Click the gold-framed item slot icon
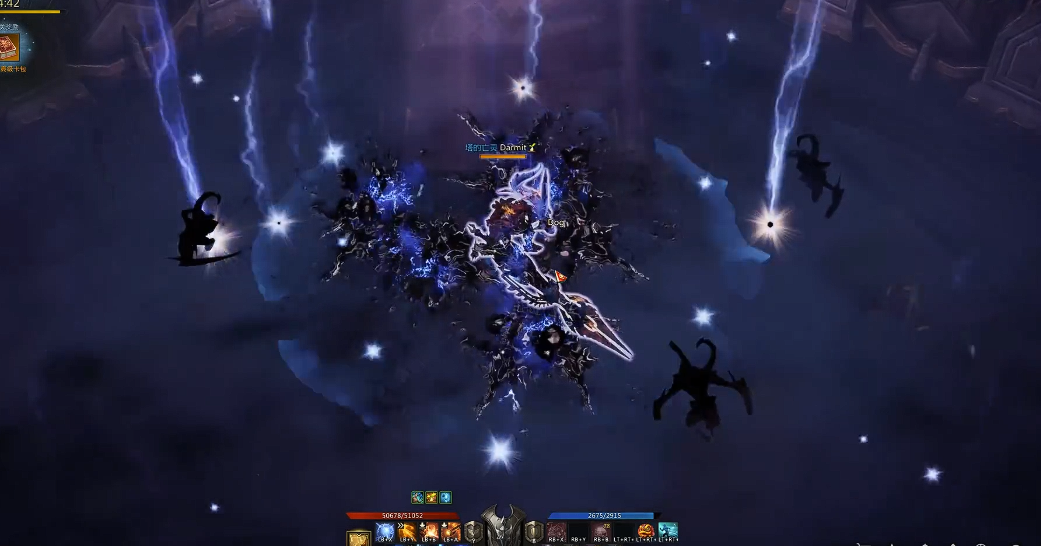The height and width of the screenshot is (546, 1041). click(358, 538)
